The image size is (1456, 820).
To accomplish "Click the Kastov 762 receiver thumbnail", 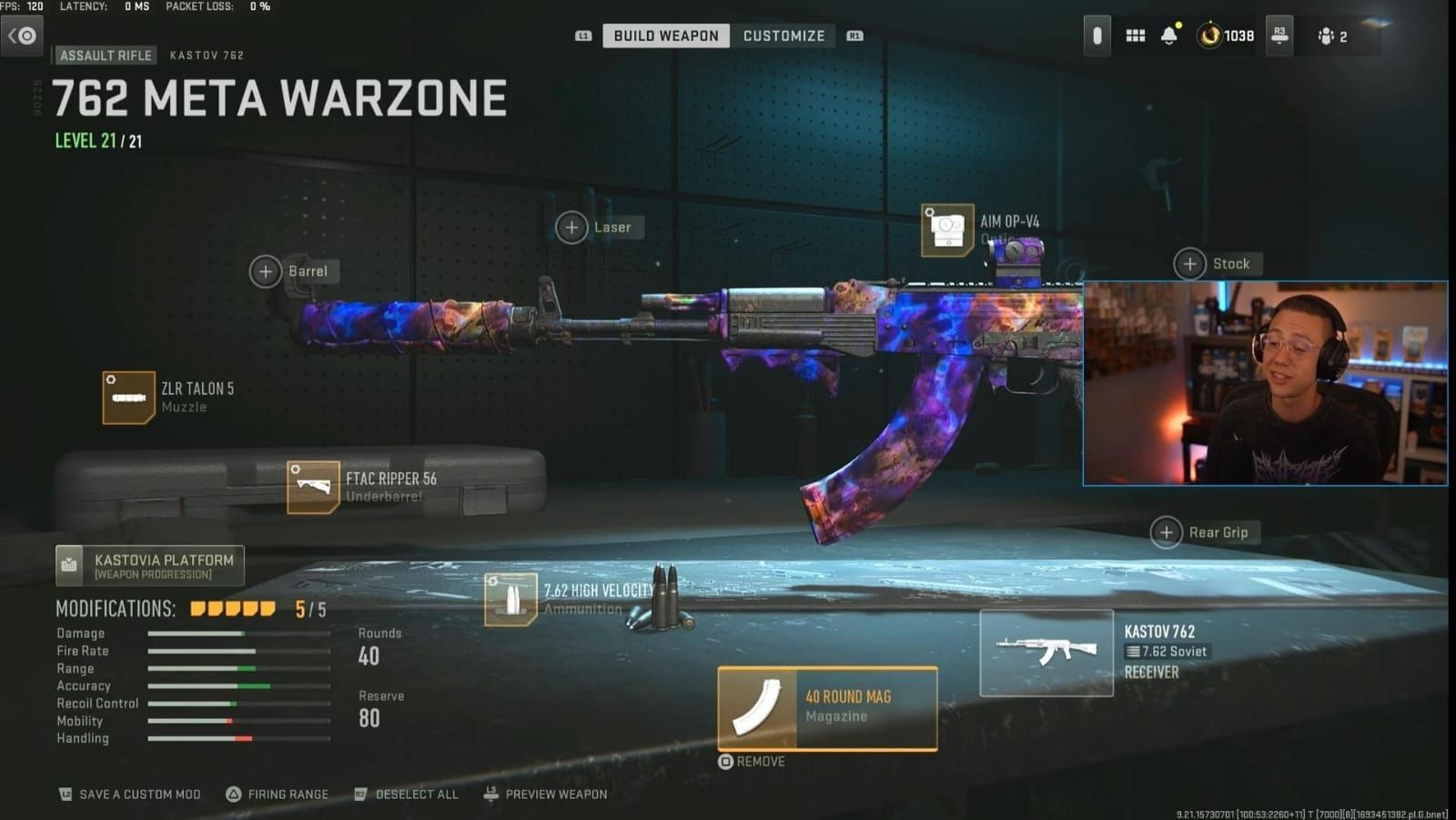I will [x=1046, y=651].
